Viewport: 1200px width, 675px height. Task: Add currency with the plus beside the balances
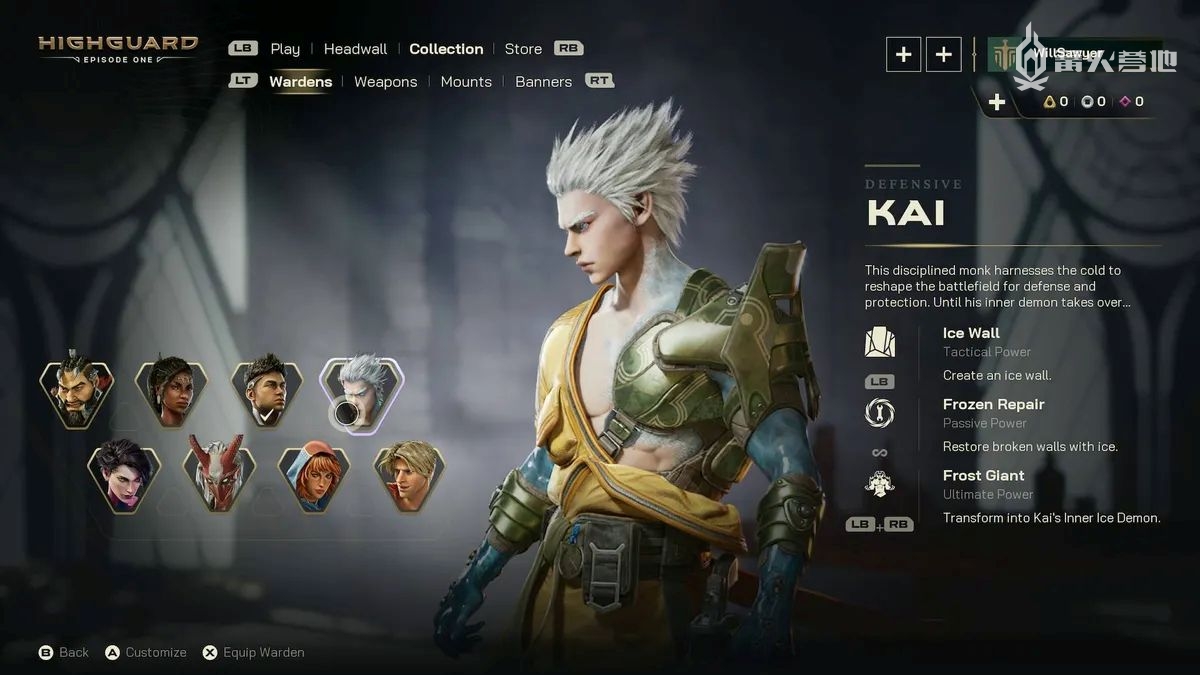997,102
